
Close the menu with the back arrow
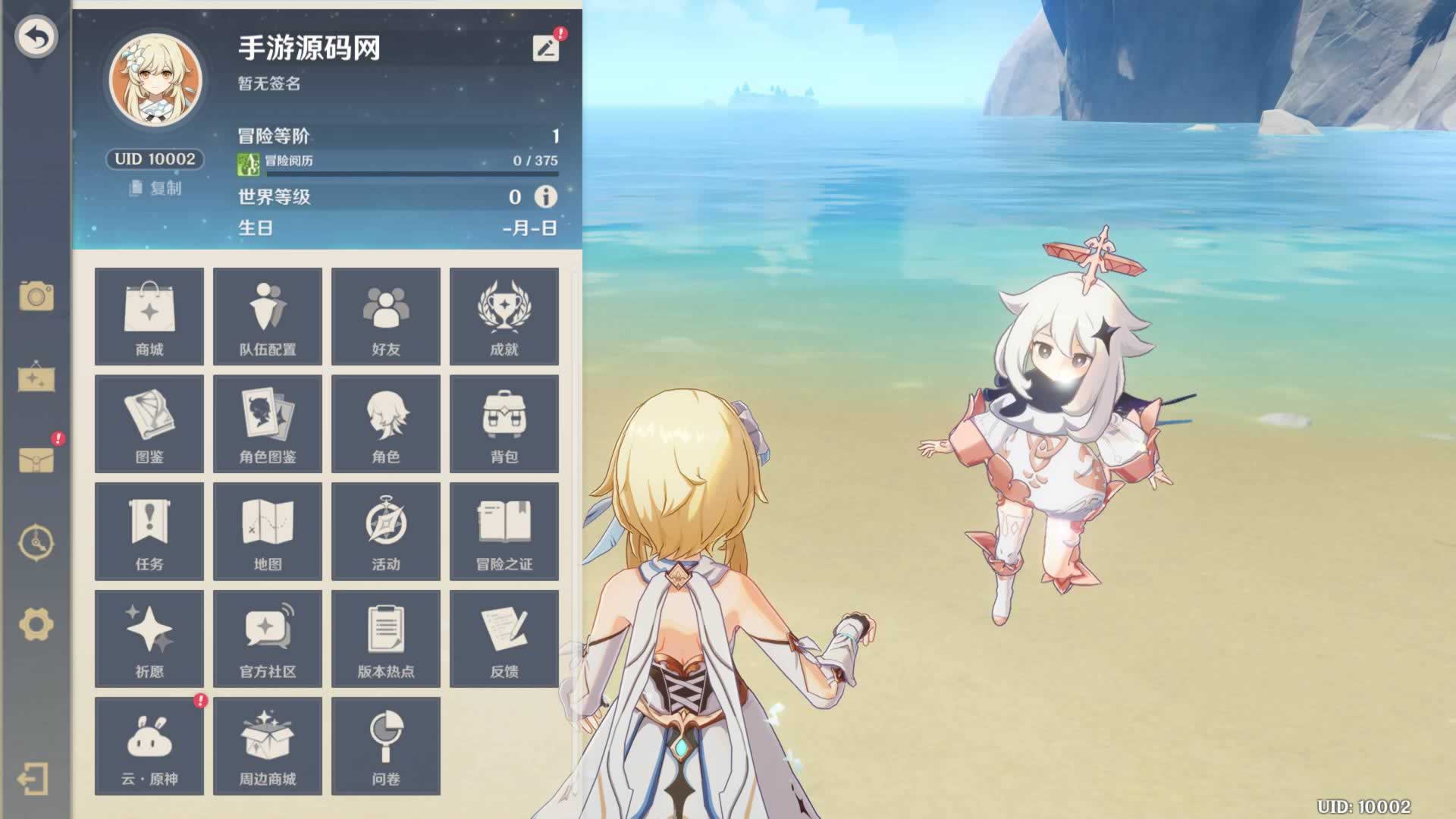[x=36, y=36]
